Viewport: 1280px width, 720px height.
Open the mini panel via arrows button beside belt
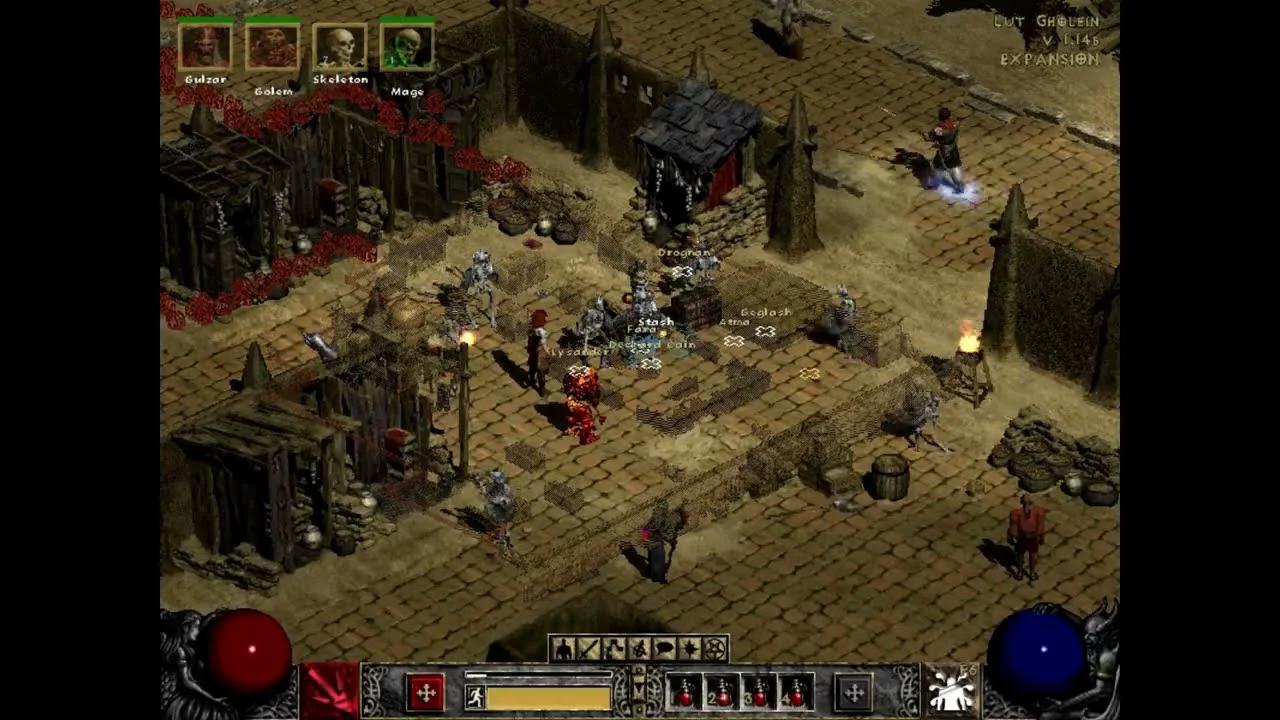[853, 693]
